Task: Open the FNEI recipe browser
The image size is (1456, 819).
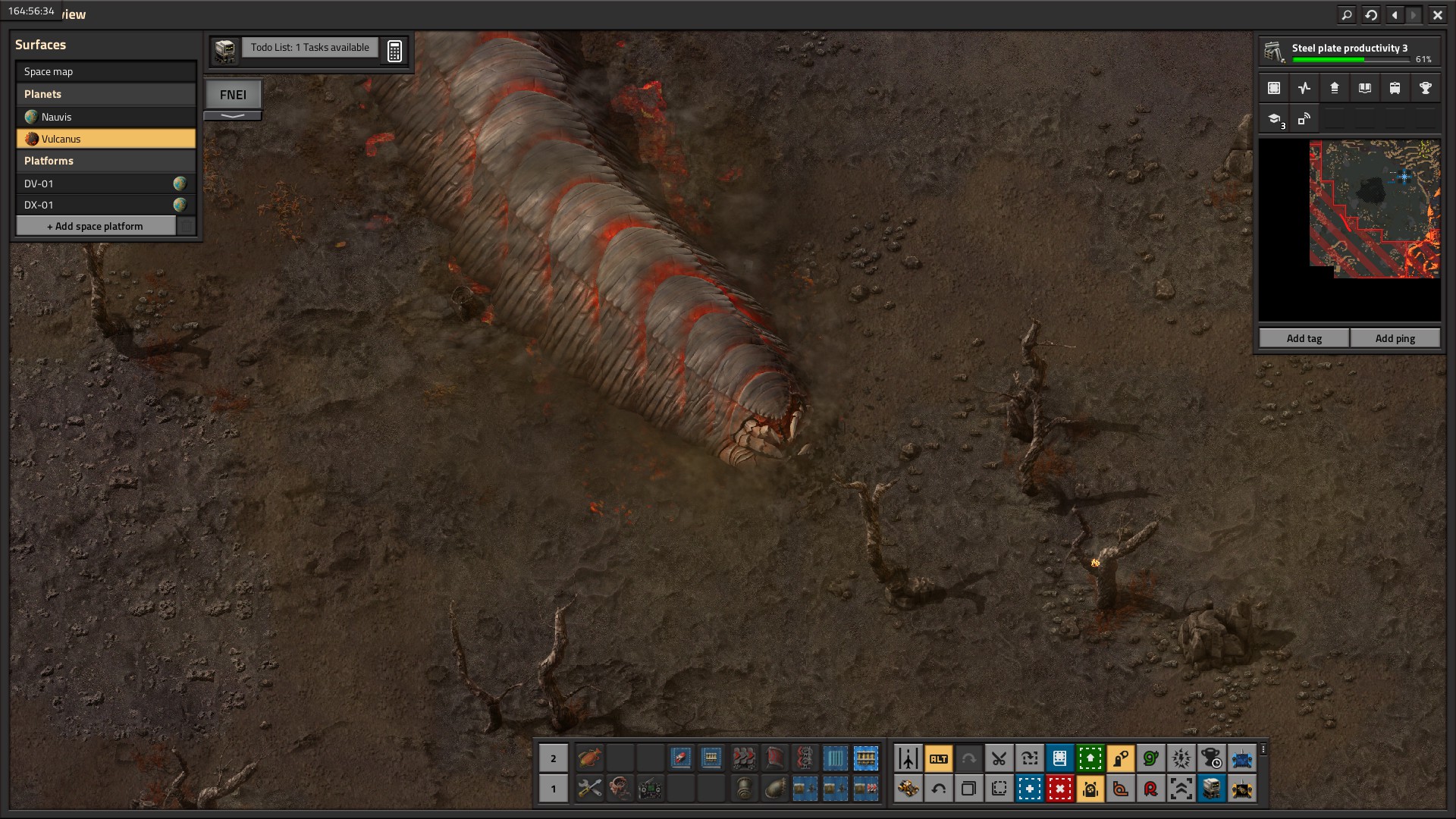Action: tap(233, 95)
